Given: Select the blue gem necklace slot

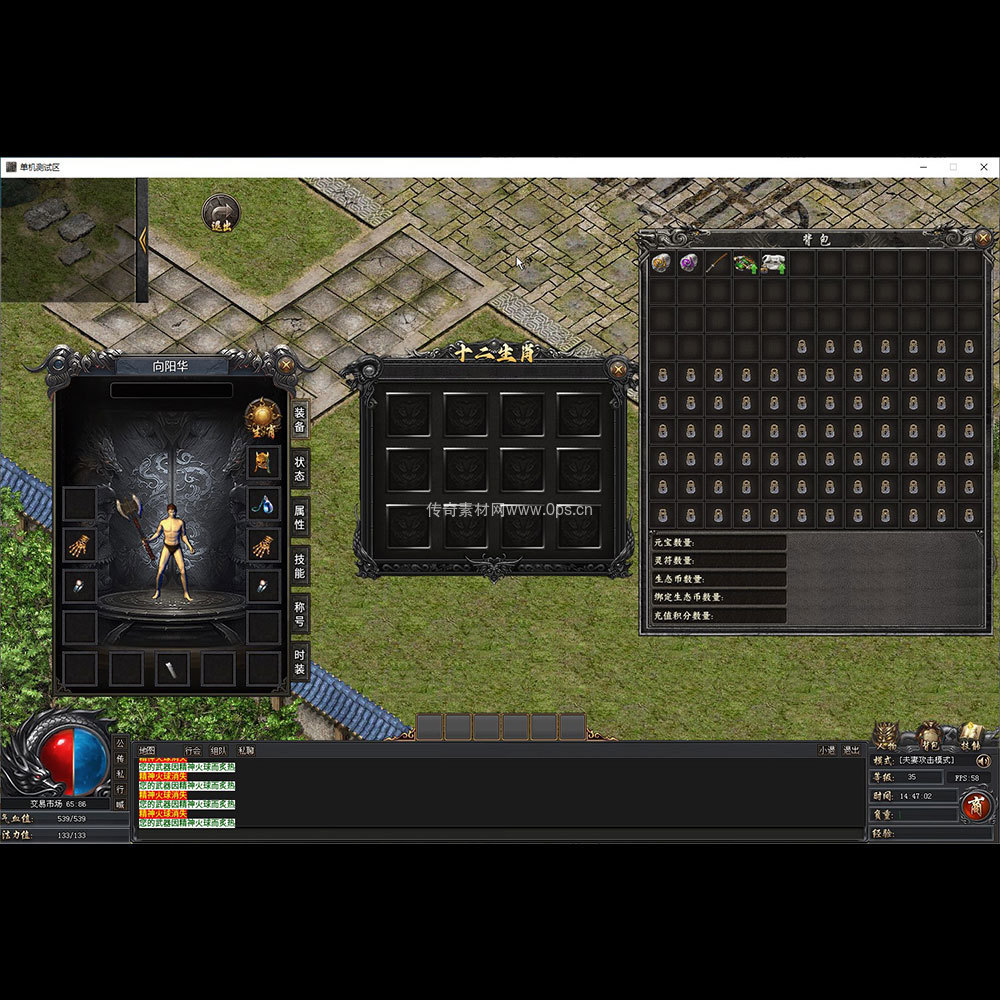Looking at the screenshot, I should pyautogui.click(x=263, y=504).
